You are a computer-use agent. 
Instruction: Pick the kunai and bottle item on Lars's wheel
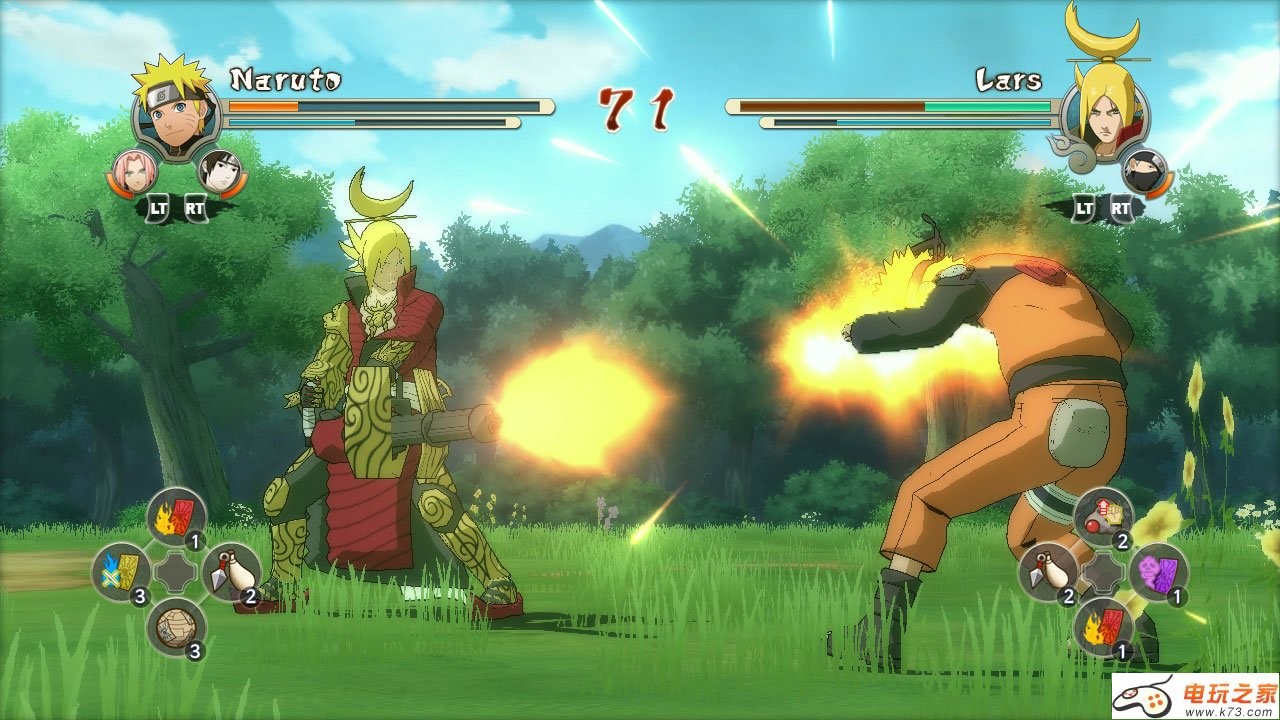1048,572
